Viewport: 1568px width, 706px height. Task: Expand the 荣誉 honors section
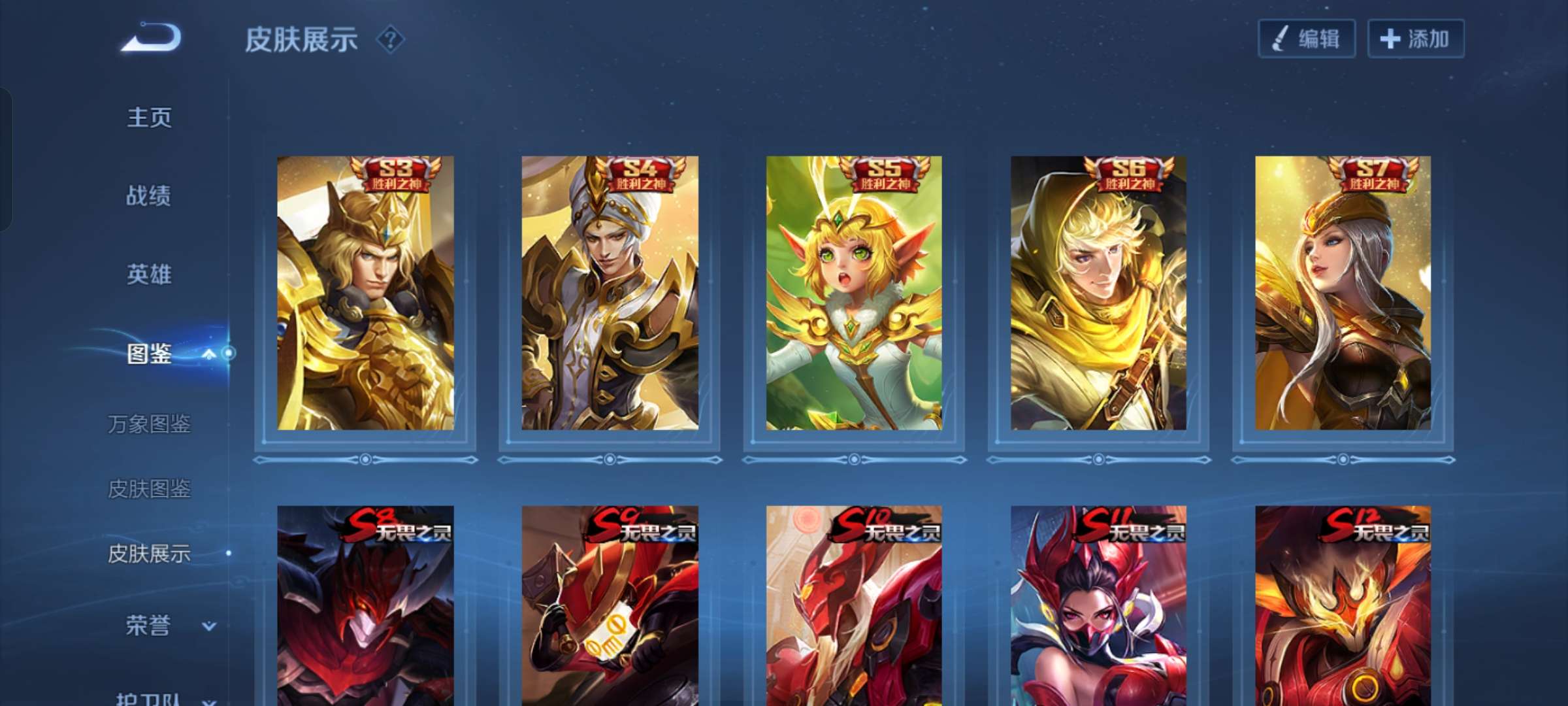tap(208, 626)
